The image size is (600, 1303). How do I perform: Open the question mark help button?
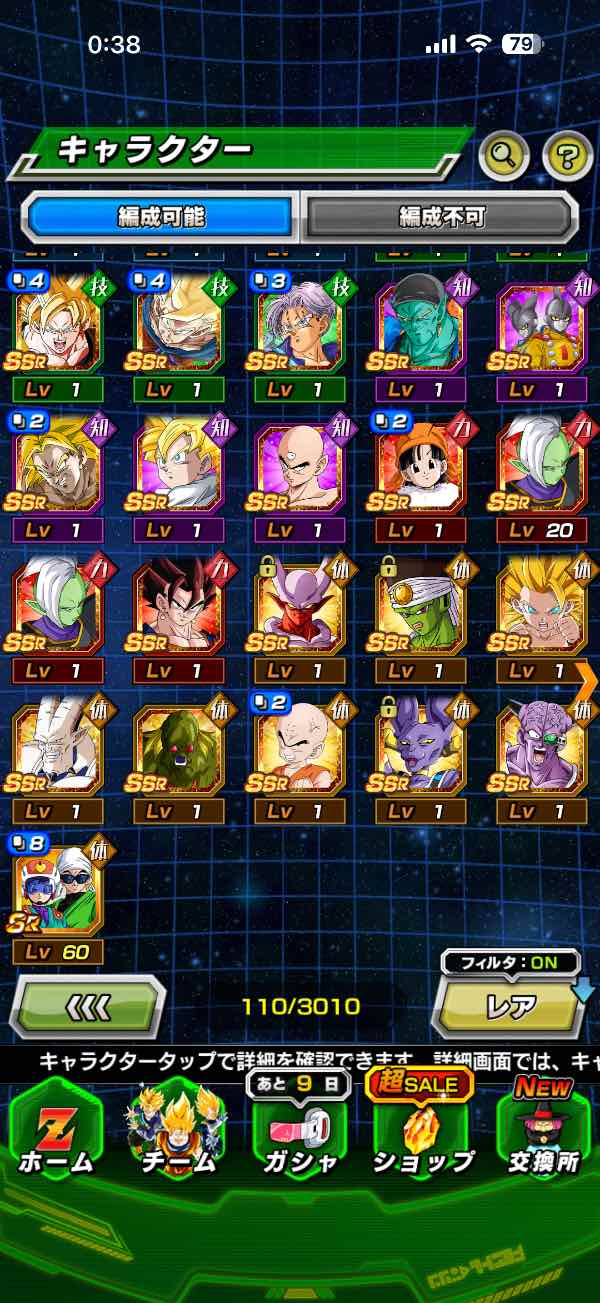point(567,154)
